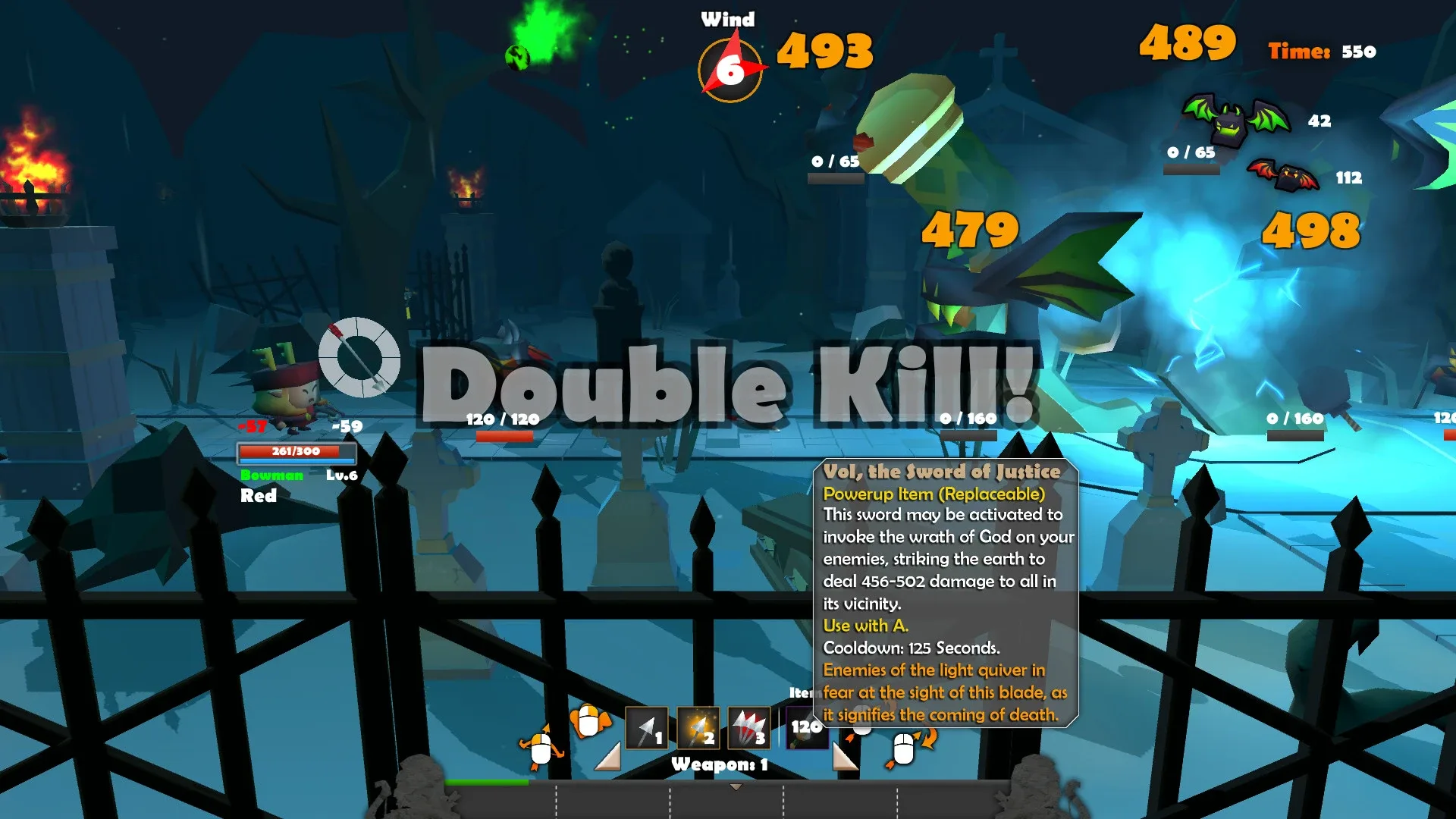Click Red's 261/300 health bar
Image resolution: width=1456 pixels, height=819 pixels.
[x=298, y=450]
